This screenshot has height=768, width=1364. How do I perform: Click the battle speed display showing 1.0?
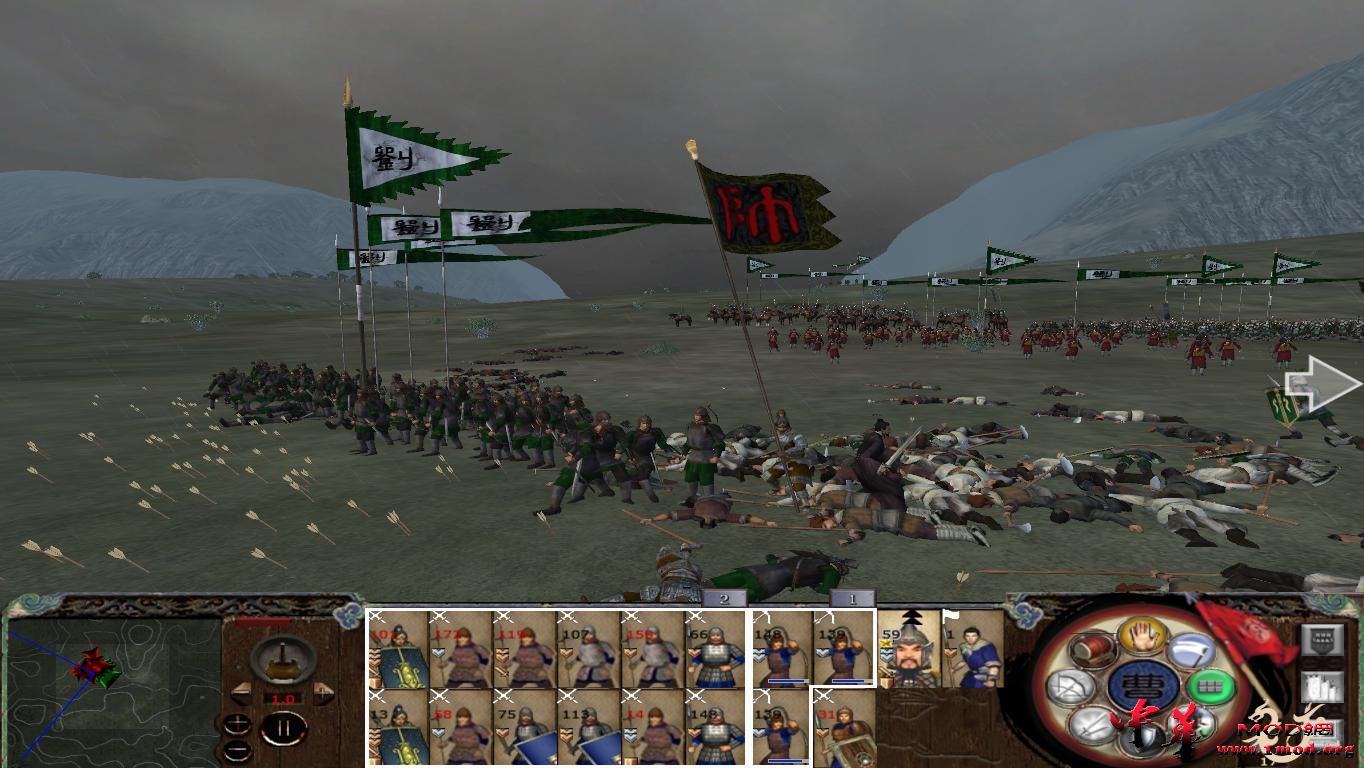283,698
